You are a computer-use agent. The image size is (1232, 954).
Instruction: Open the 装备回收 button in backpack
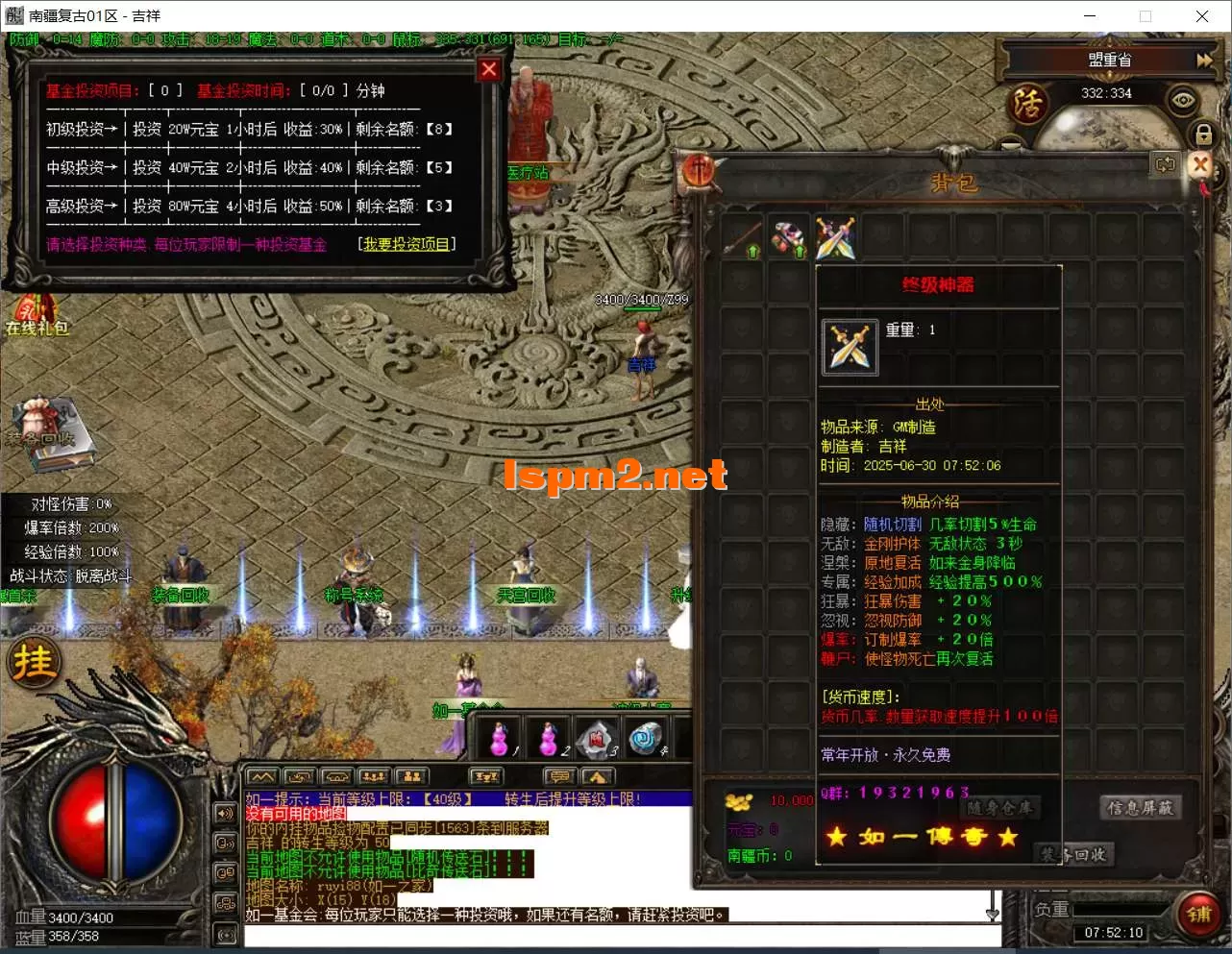pos(1076,854)
